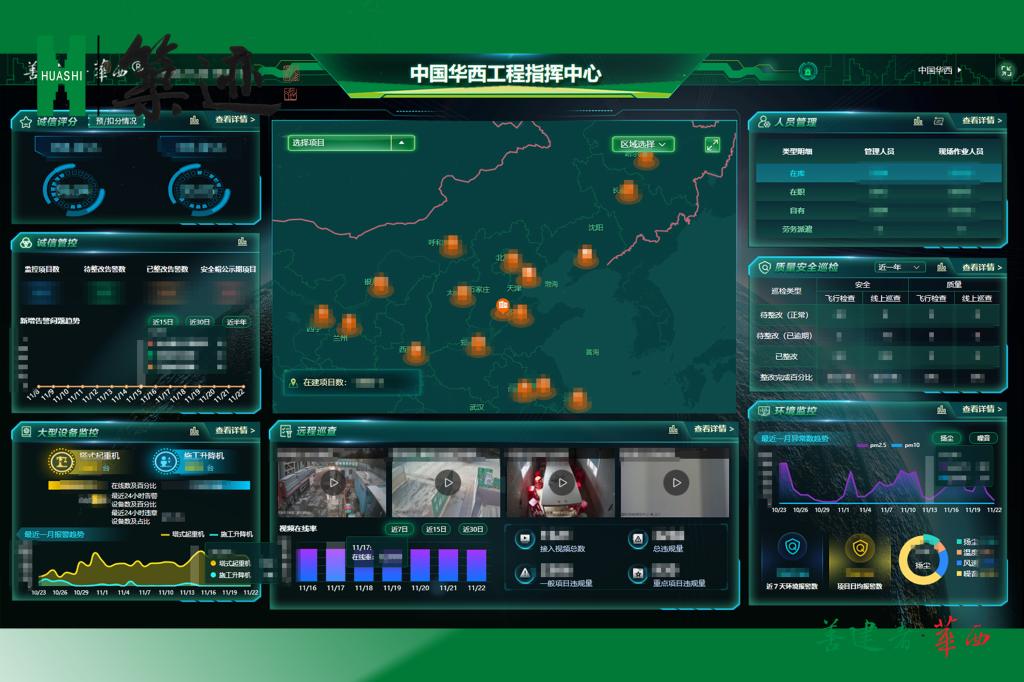The image size is (1024, 682).
Task: View details of 诚信评分 panel
Action: (x=234, y=120)
